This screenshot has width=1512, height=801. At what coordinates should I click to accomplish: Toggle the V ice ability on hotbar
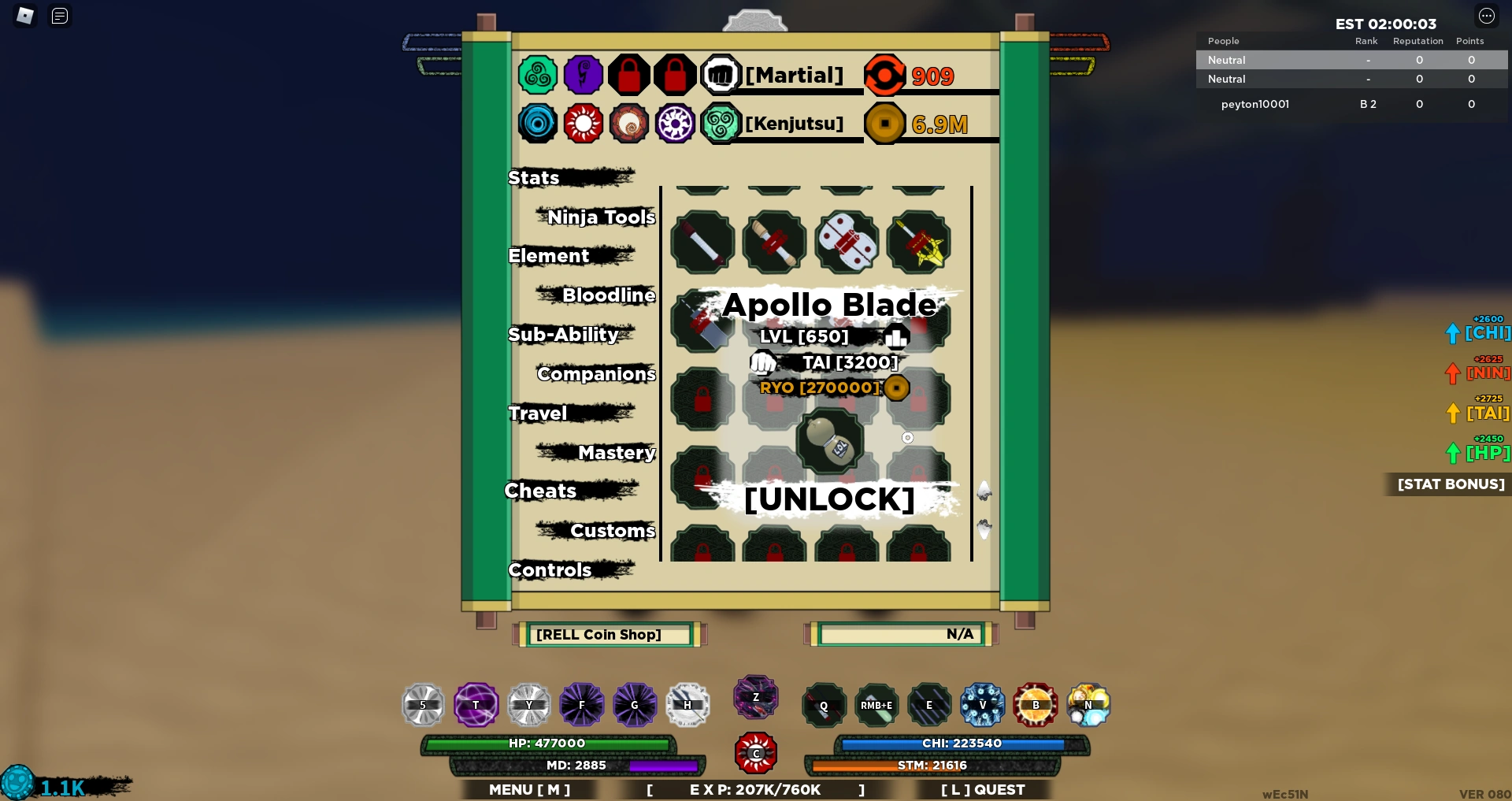tap(981, 705)
